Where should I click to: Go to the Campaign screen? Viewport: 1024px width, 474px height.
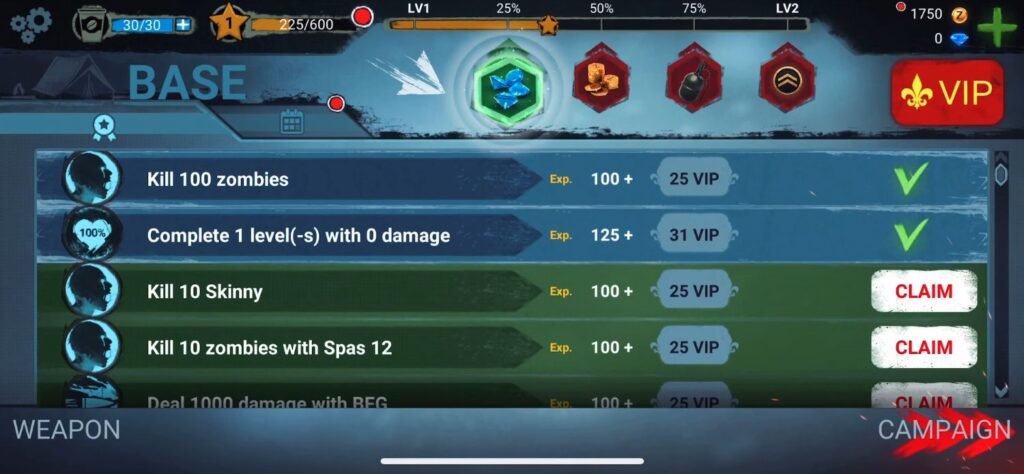pos(944,430)
